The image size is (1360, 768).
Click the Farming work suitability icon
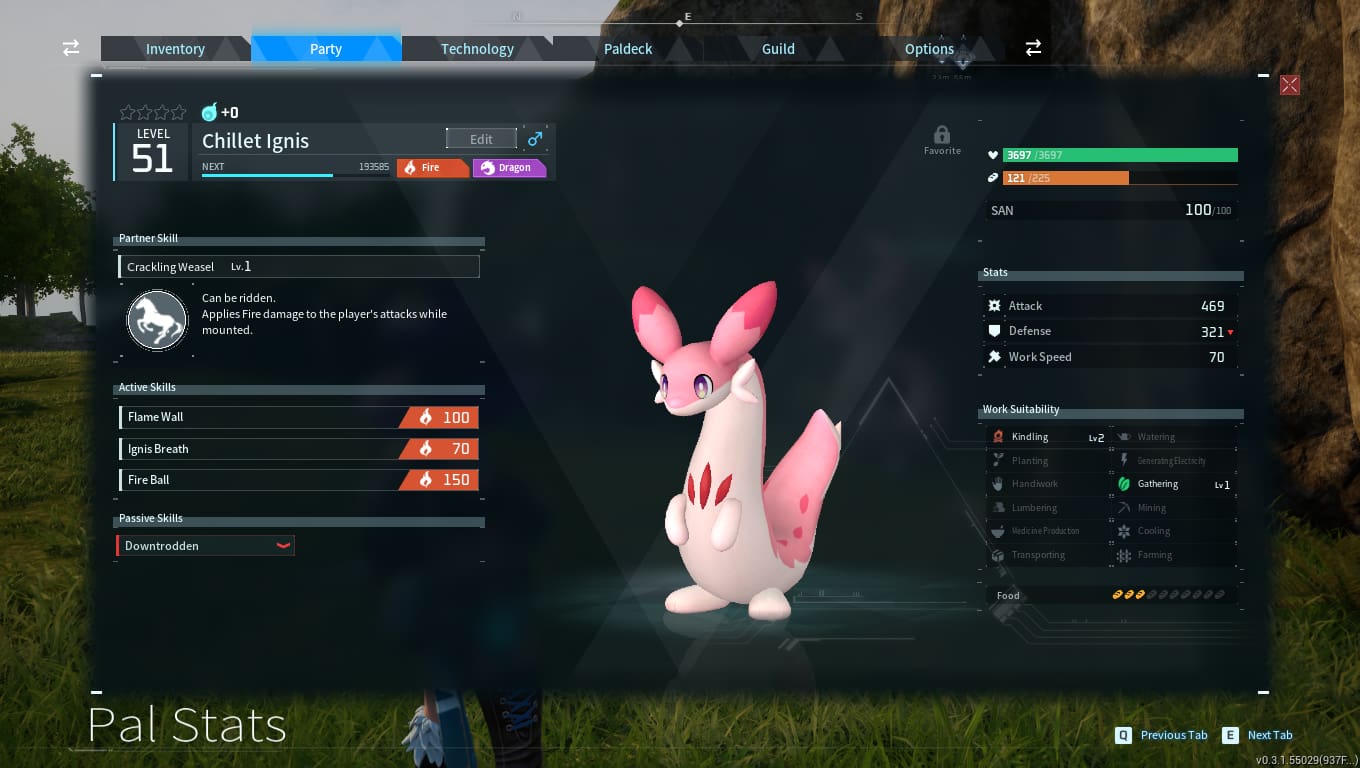click(x=1126, y=554)
